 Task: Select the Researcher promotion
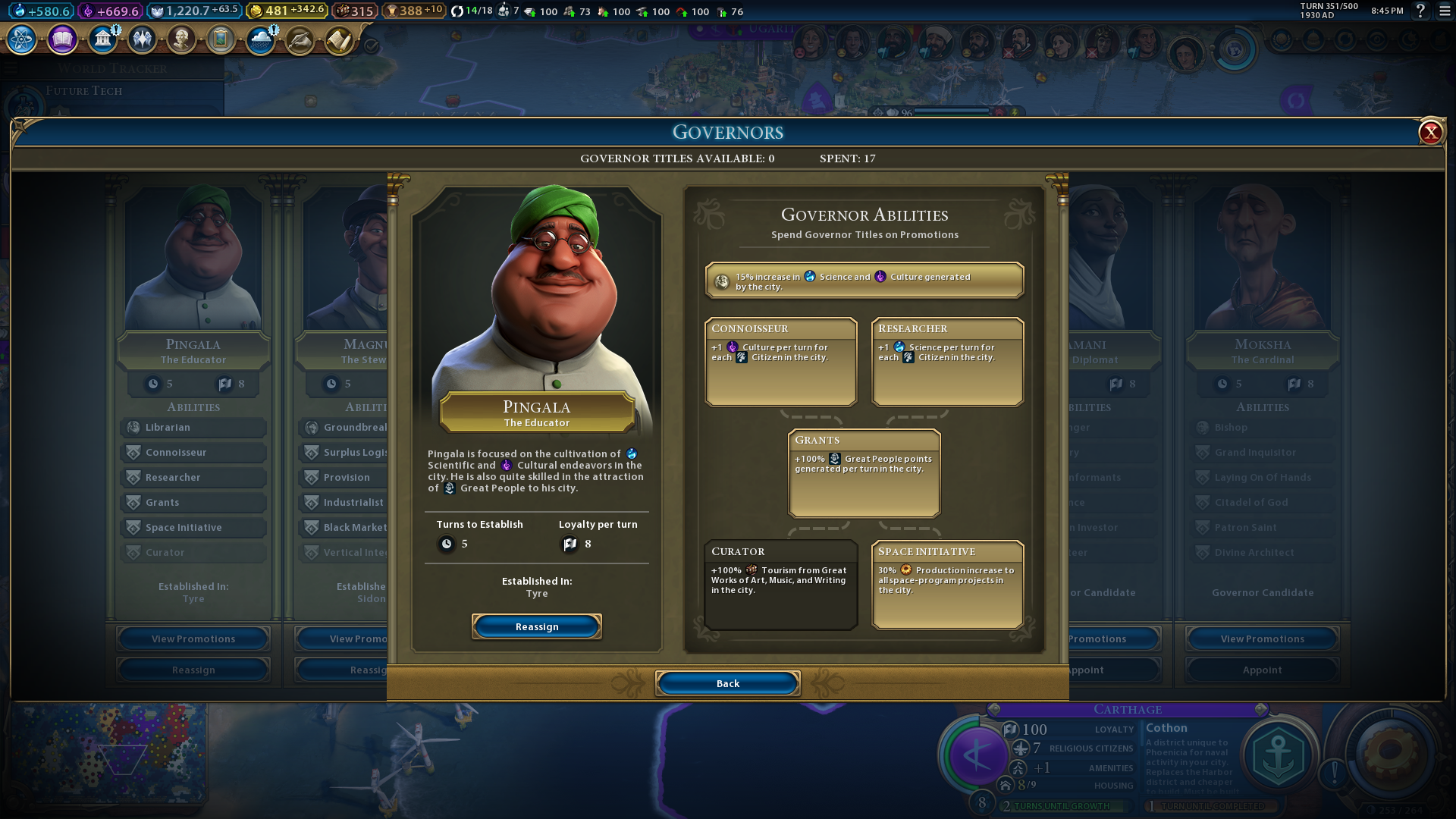tap(947, 361)
